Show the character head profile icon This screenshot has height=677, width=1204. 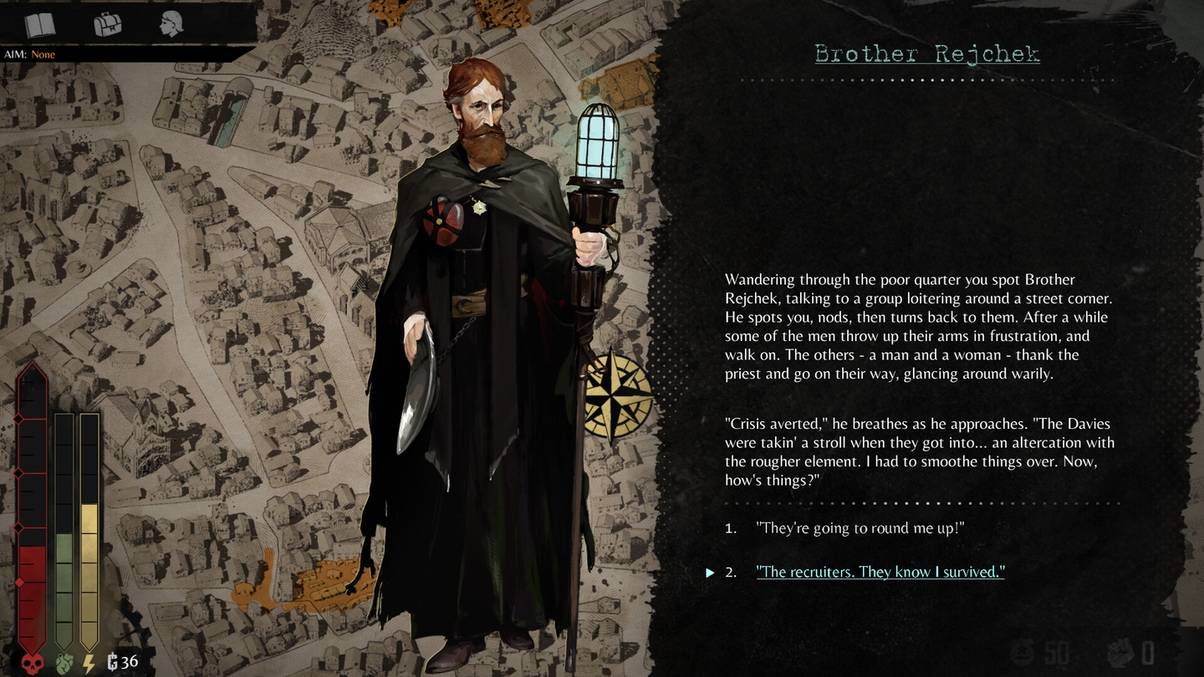(171, 24)
